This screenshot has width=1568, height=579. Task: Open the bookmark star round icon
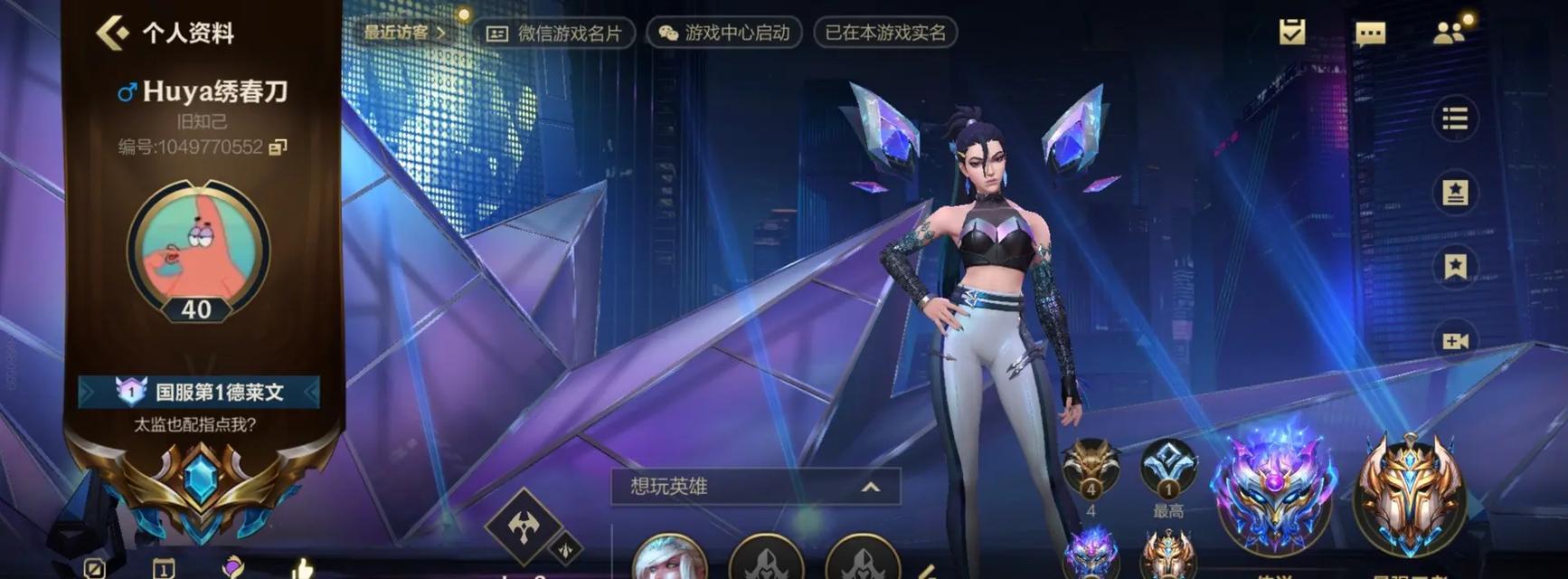pos(1454,267)
